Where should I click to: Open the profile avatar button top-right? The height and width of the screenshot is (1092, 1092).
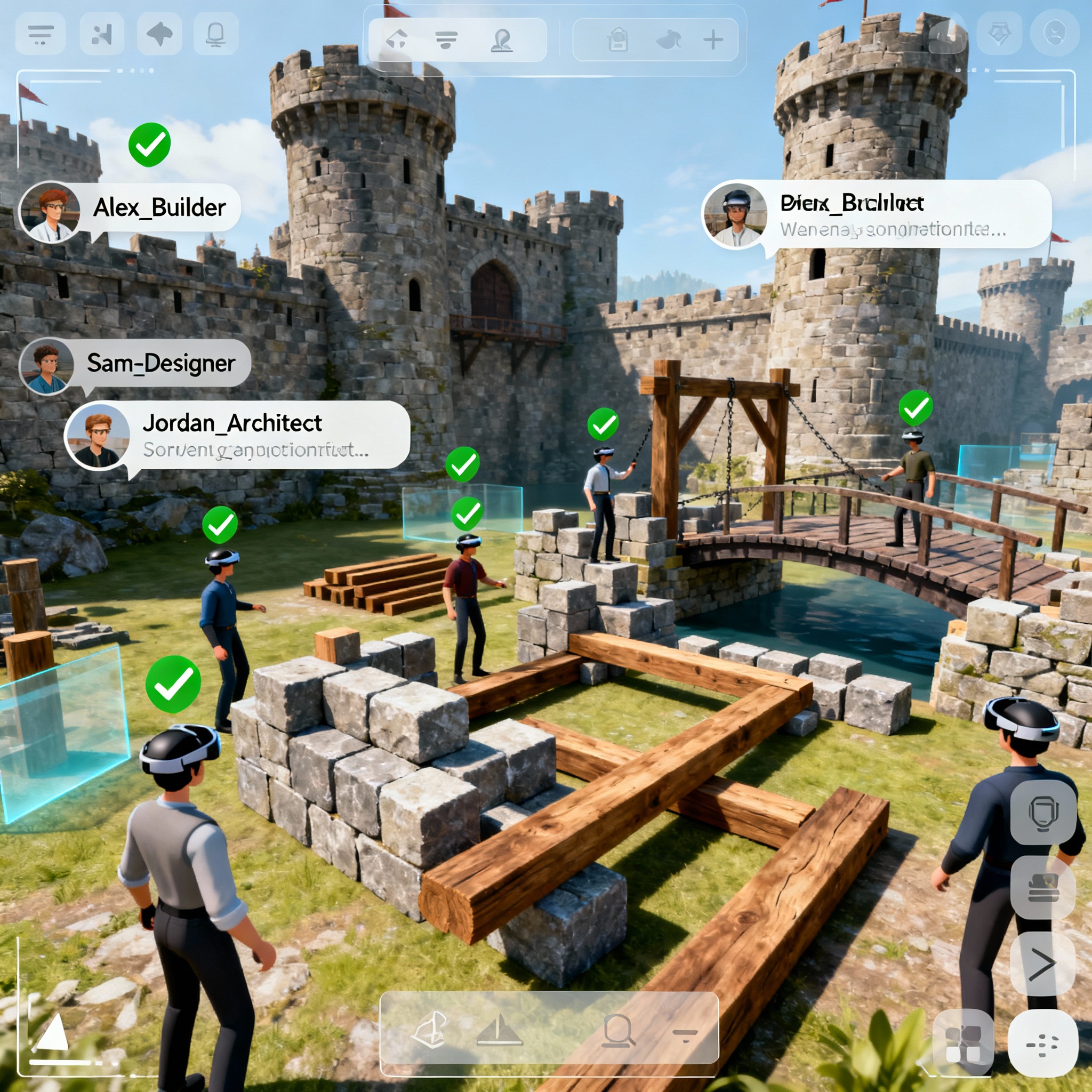(x=1055, y=33)
